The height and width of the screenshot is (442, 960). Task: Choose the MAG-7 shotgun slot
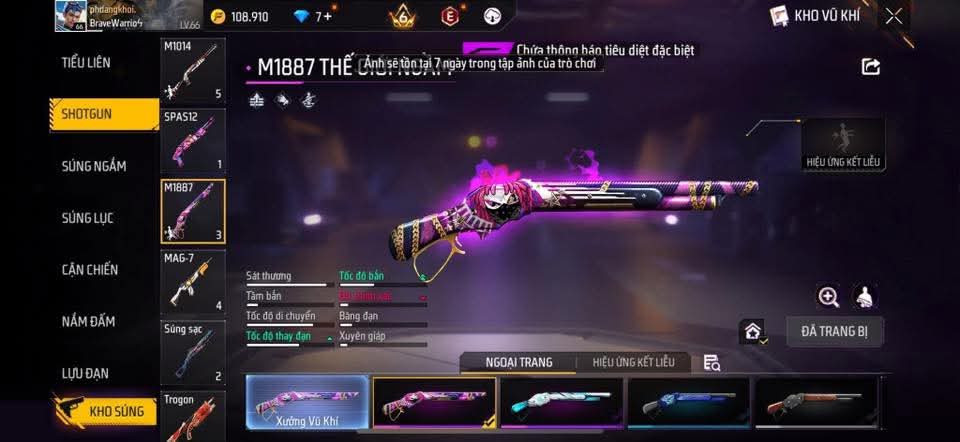192,281
